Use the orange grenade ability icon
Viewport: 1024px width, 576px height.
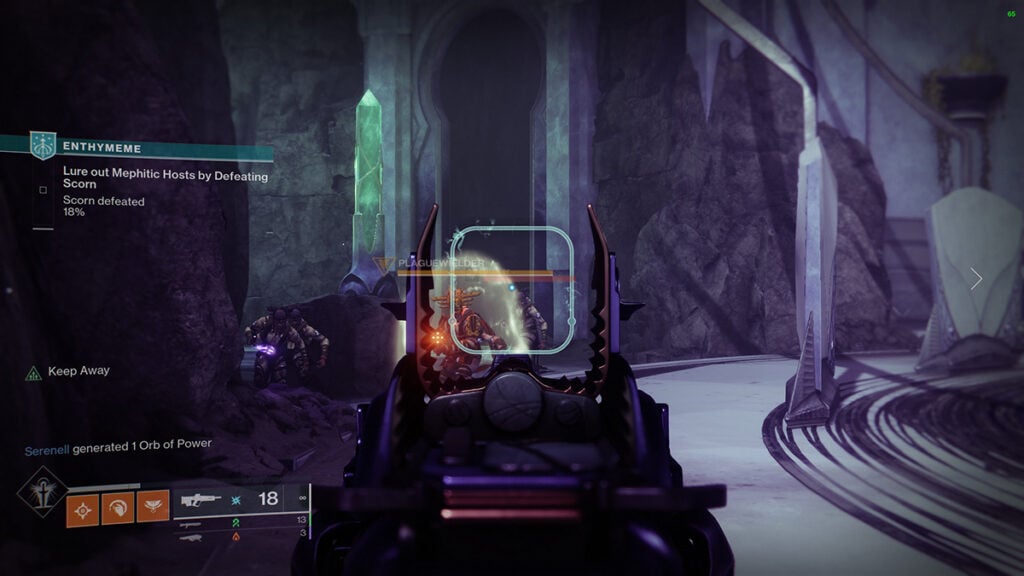[x=82, y=509]
